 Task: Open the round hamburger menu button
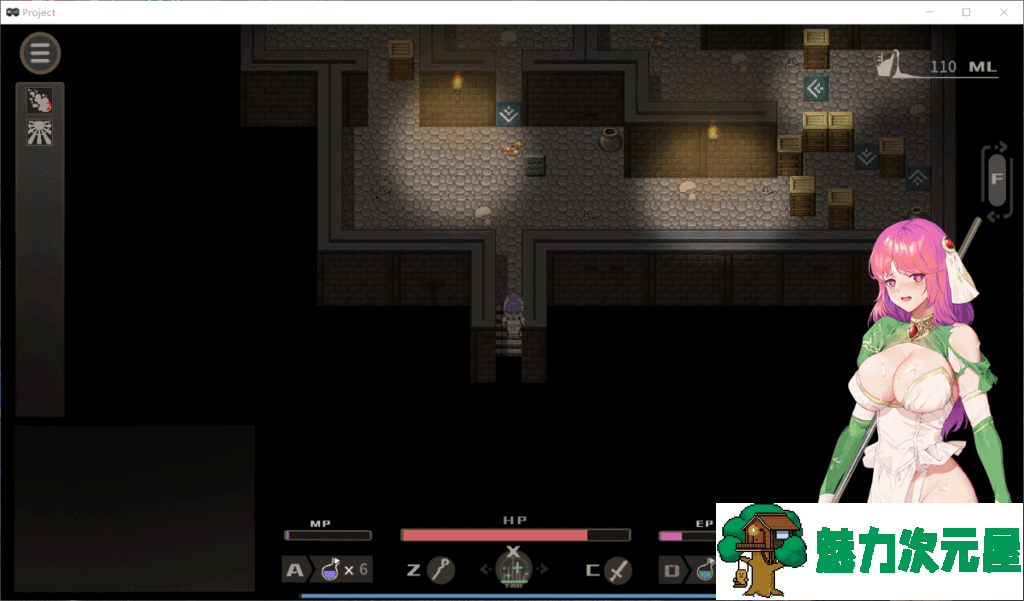(x=40, y=54)
